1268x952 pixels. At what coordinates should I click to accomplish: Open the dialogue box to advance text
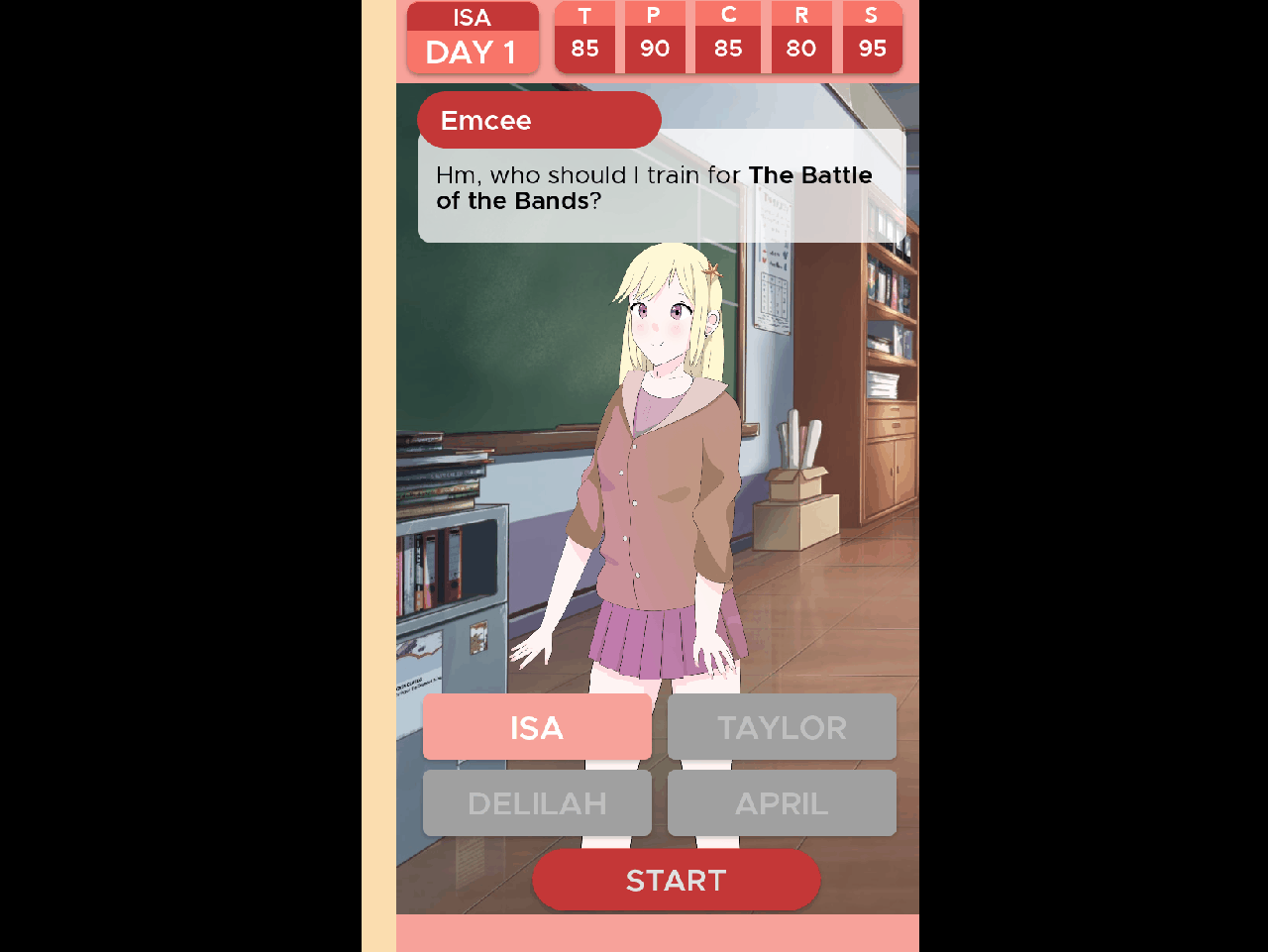click(662, 188)
